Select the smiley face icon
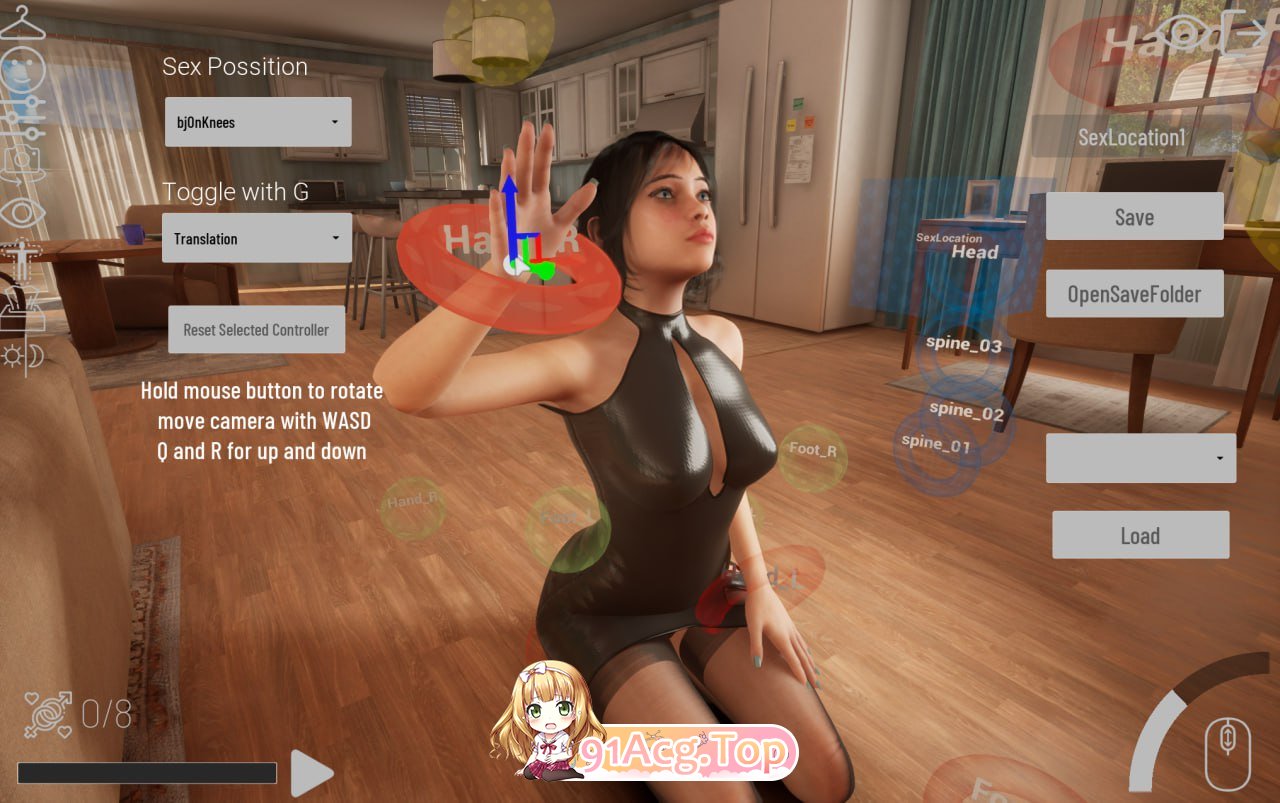 pos(22,71)
